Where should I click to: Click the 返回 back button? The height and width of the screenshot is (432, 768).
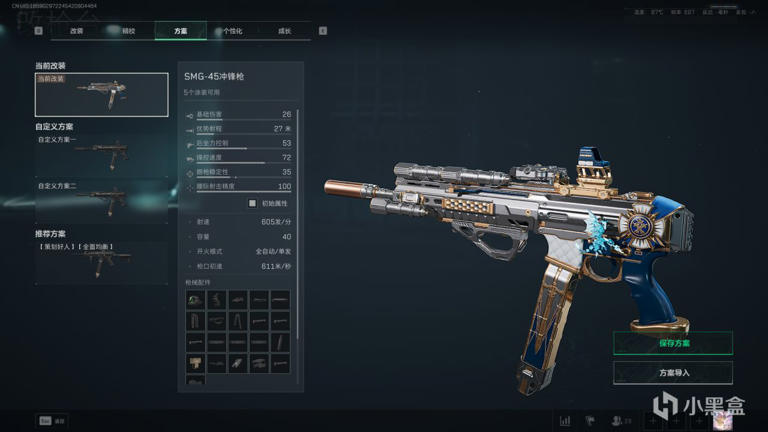point(51,421)
